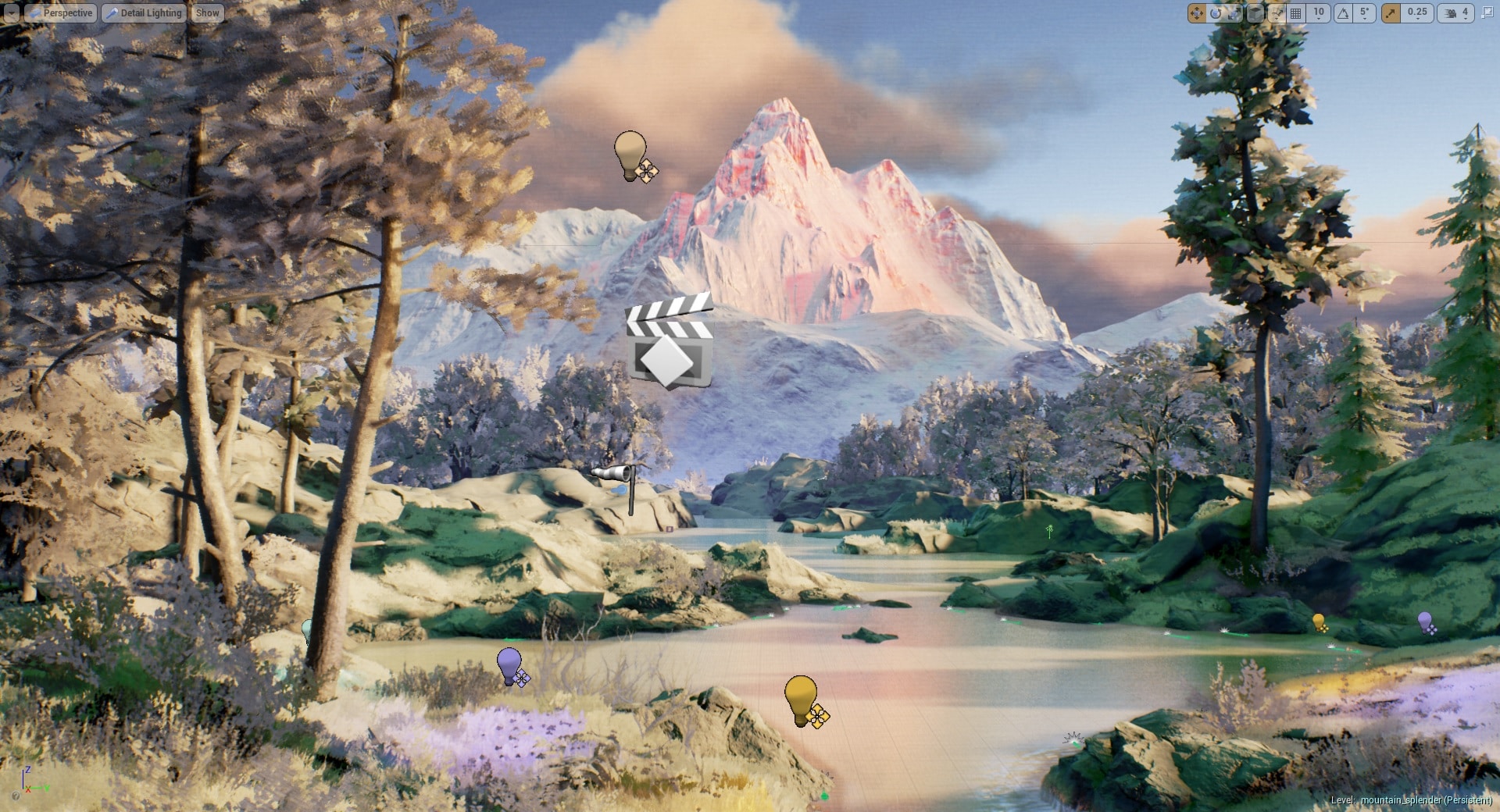Select the Scale tool
Screen dimensions: 1500x812
pyautogui.click(x=1233, y=12)
